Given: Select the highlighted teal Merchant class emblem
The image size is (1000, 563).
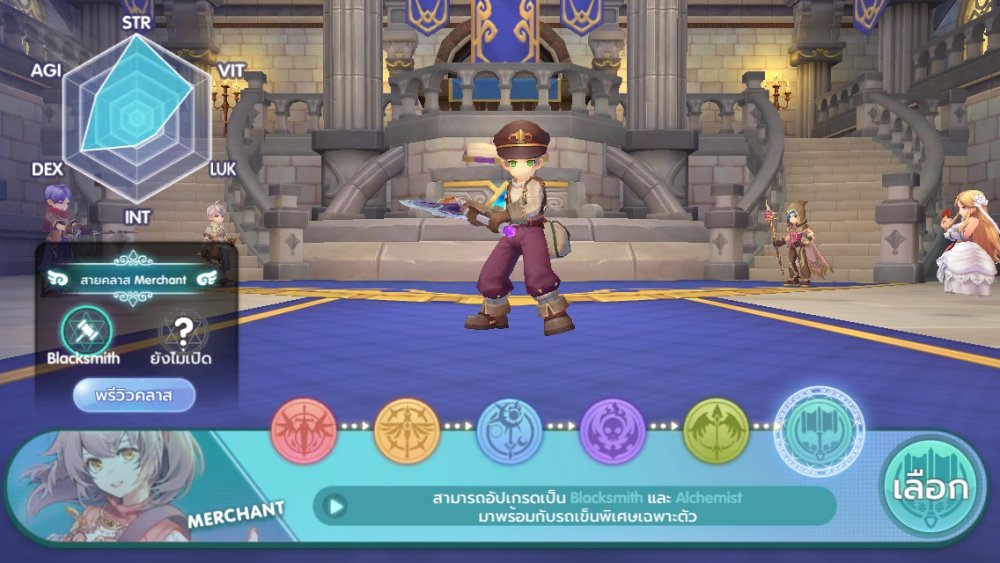Looking at the screenshot, I should coord(819,431).
